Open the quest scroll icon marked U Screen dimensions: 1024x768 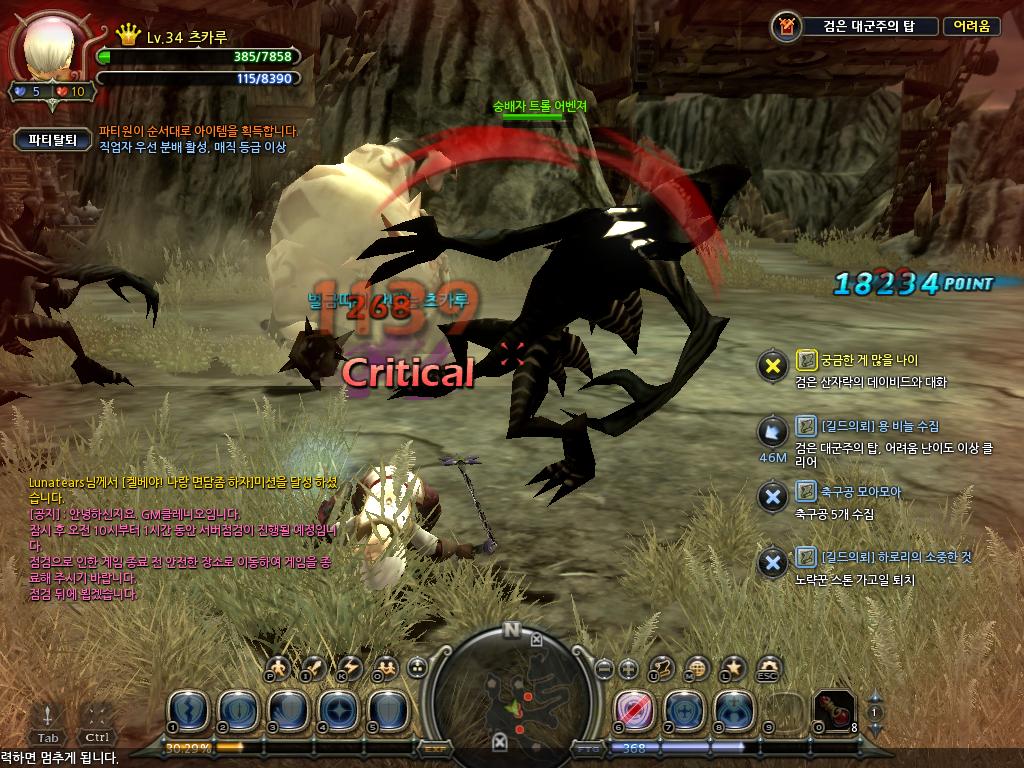(663, 668)
